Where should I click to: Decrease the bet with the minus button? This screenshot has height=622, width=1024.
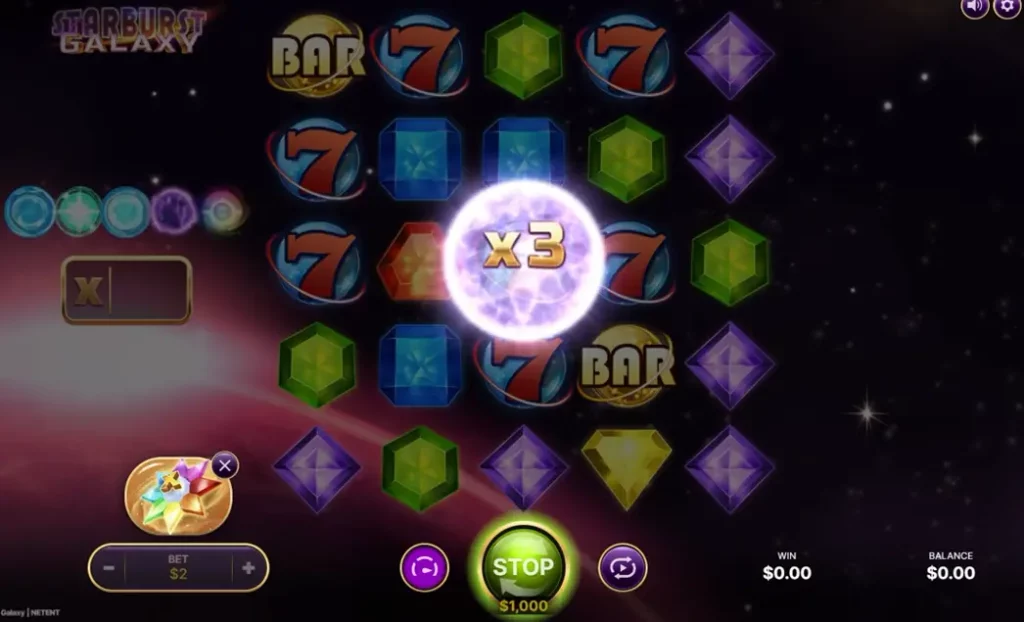click(x=109, y=568)
